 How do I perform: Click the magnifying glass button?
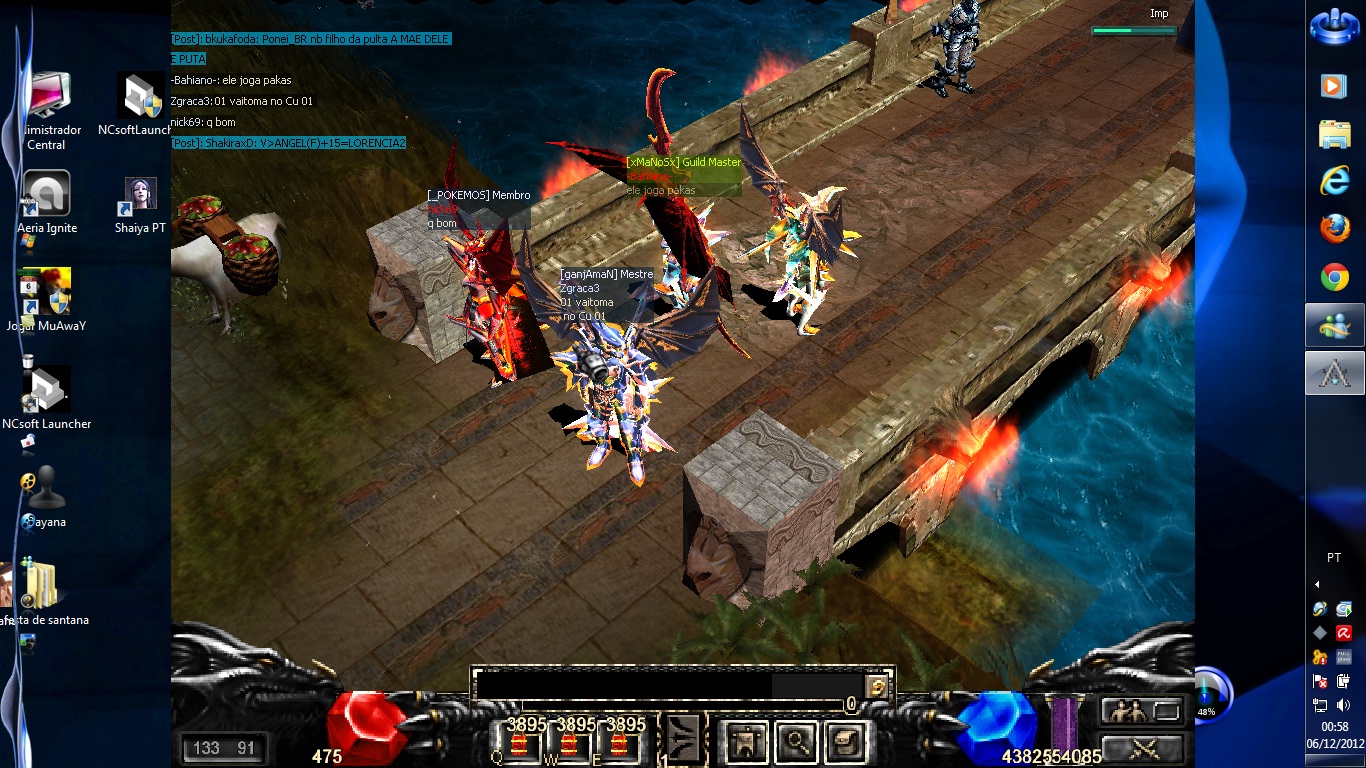796,742
